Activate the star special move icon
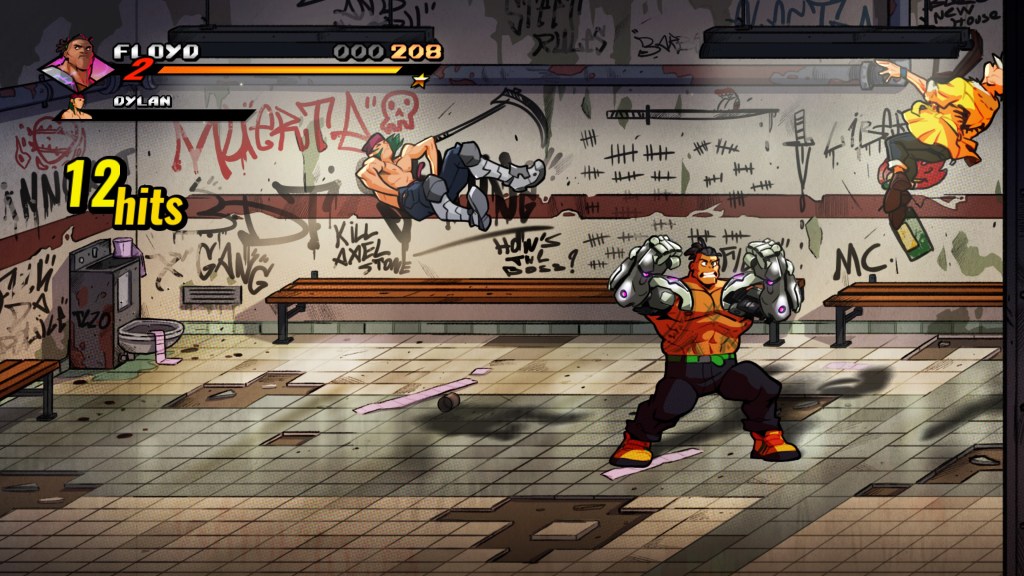The height and width of the screenshot is (576, 1024). point(420,80)
